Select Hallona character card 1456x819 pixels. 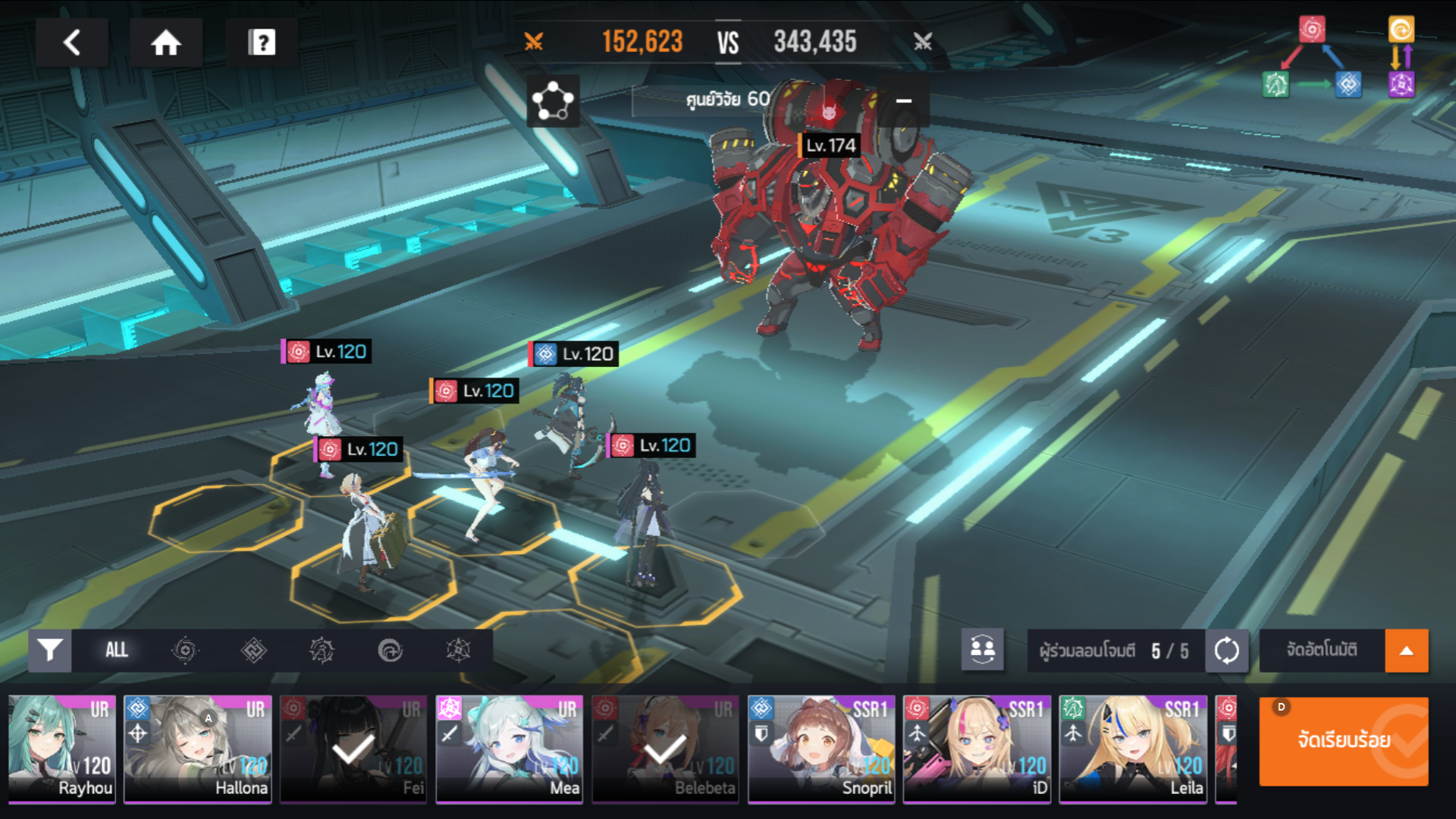pyautogui.click(x=198, y=748)
